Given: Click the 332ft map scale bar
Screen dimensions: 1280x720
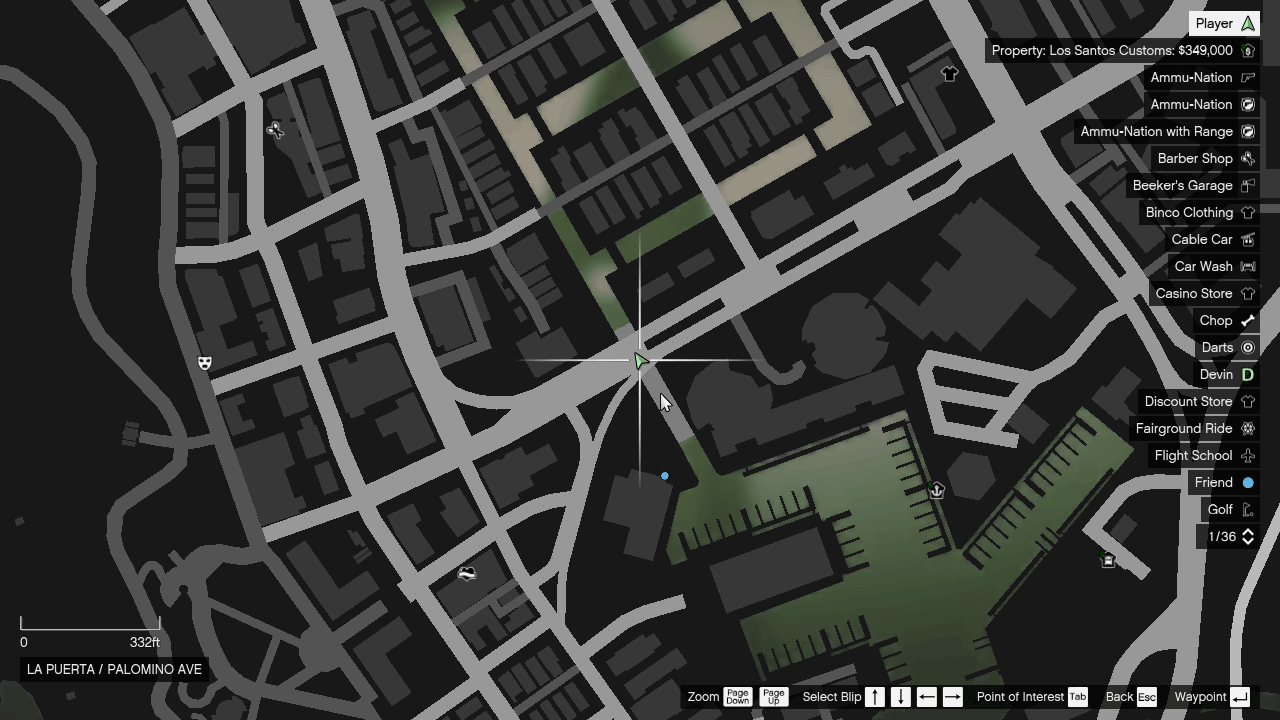Looking at the screenshot, I should [90, 630].
